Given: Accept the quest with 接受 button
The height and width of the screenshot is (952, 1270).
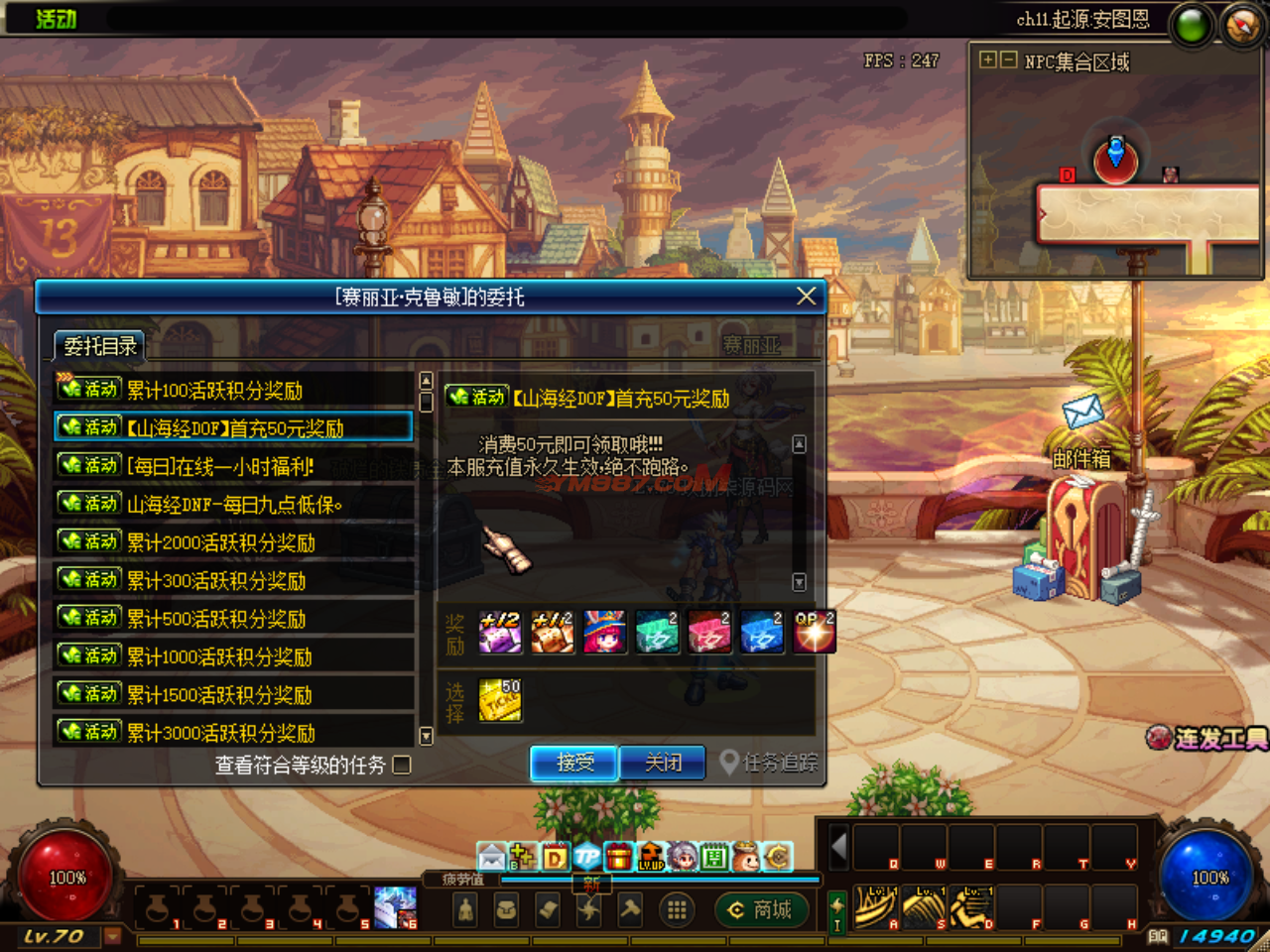Looking at the screenshot, I should (574, 763).
